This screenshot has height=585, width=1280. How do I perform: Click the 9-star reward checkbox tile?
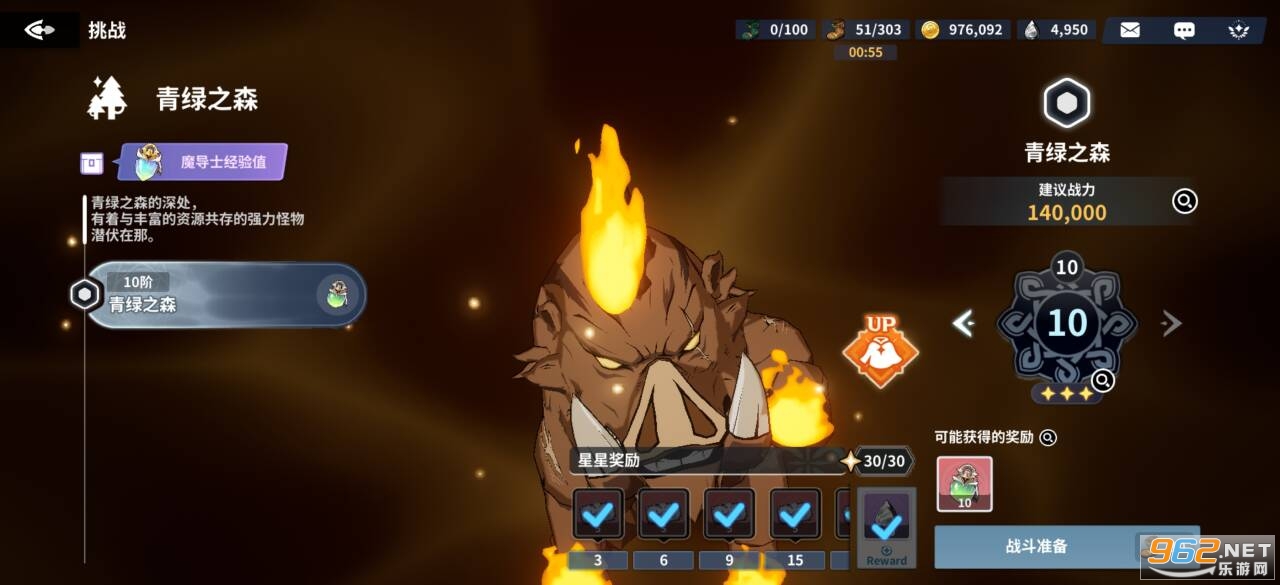click(729, 515)
